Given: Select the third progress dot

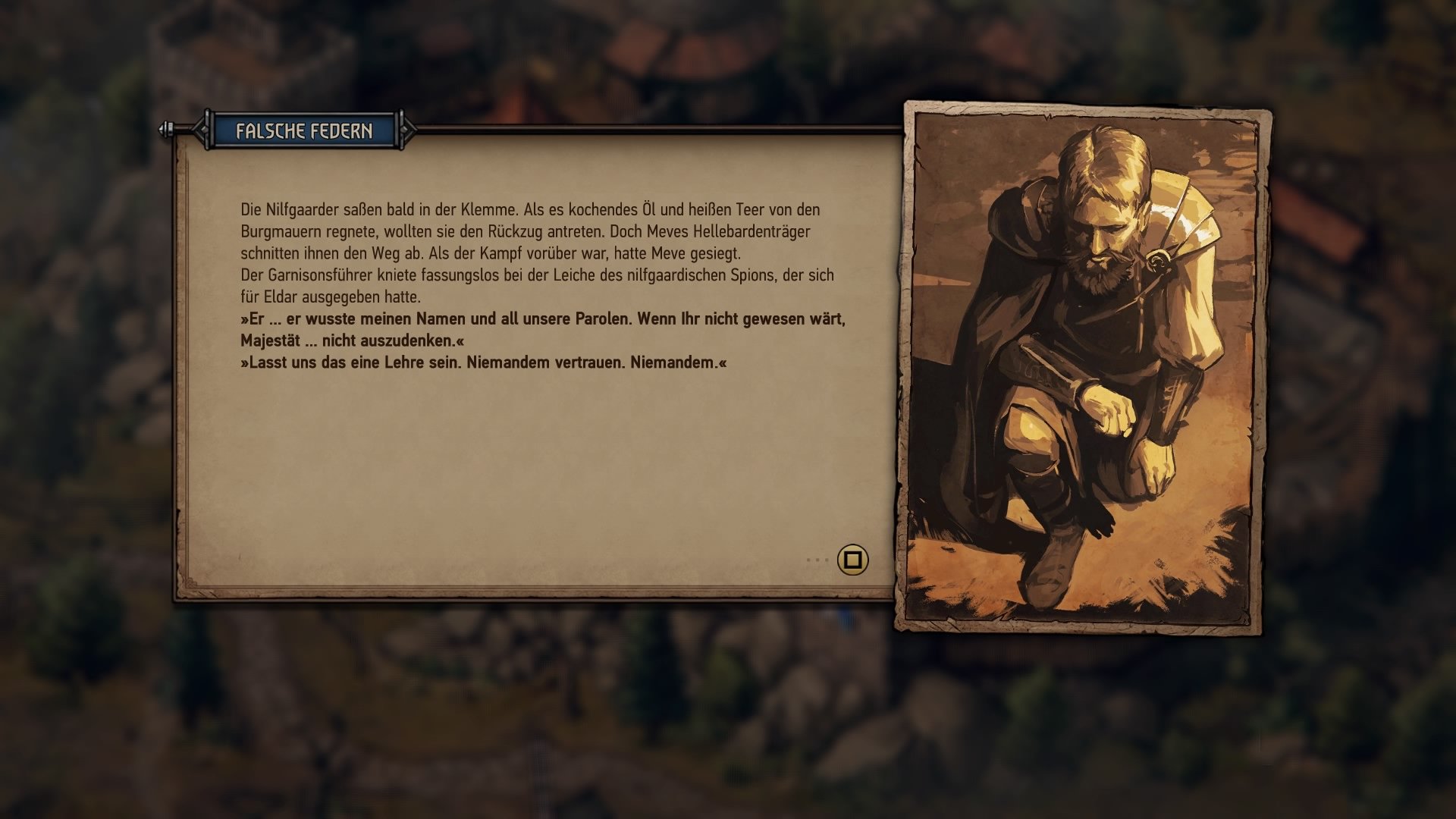Looking at the screenshot, I should click(x=827, y=560).
